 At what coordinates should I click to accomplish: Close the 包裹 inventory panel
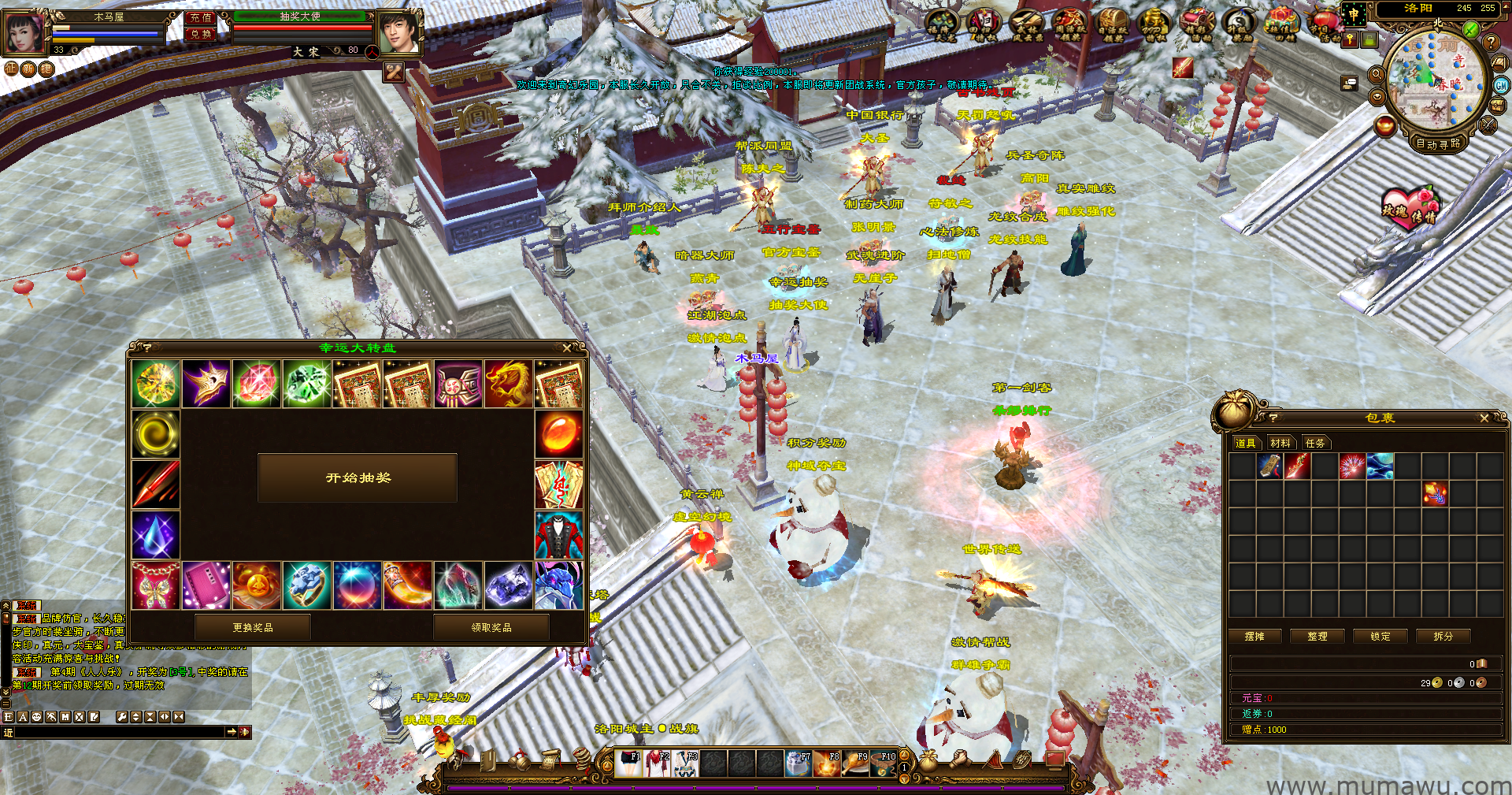pos(1484,418)
